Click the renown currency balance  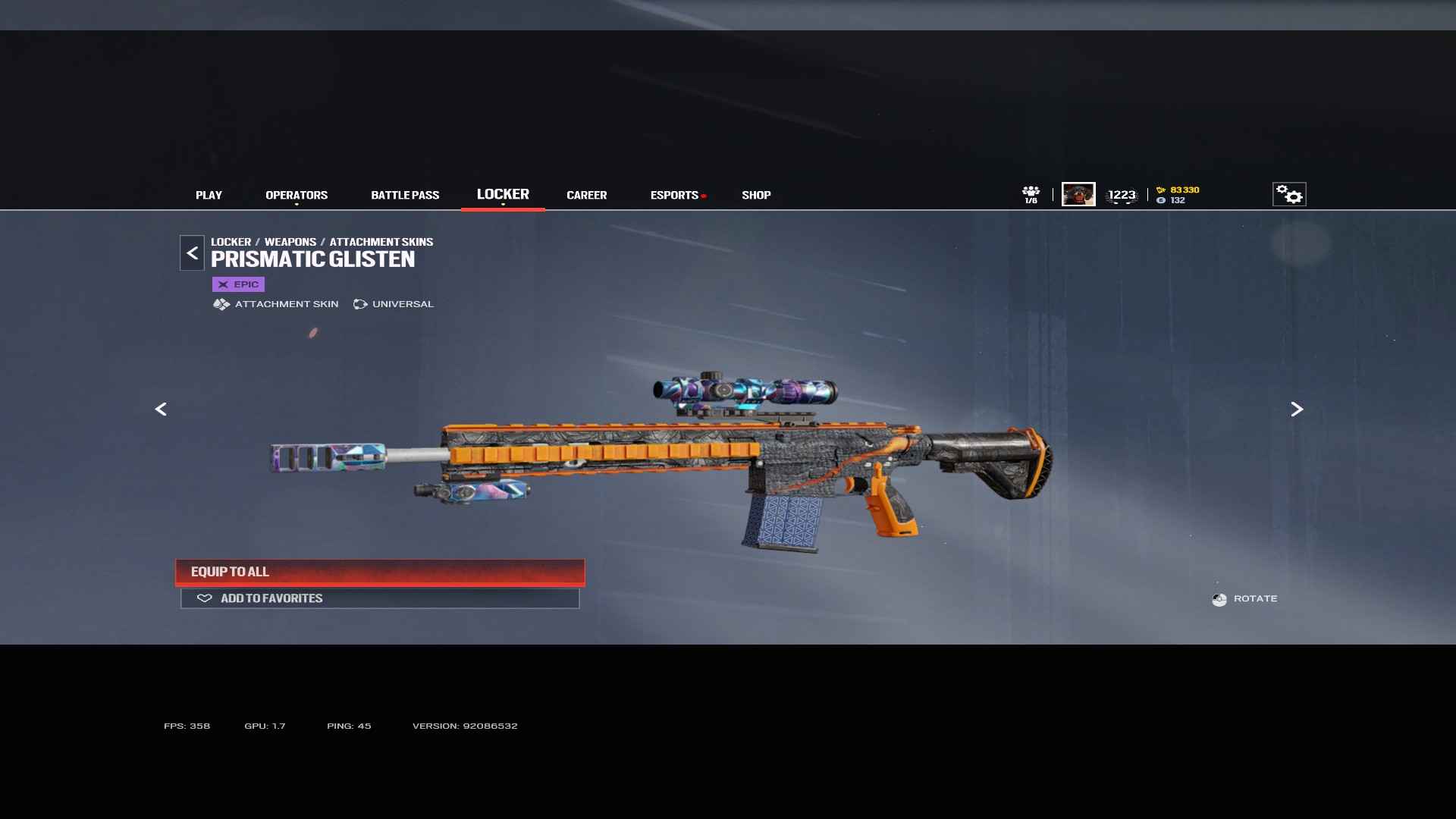coord(1178,190)
